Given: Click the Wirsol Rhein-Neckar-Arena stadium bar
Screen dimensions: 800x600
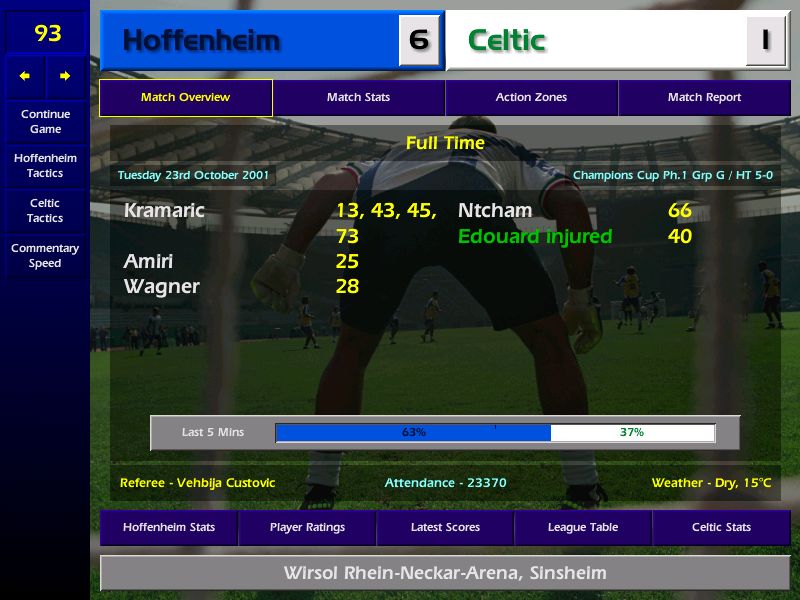Looking at the screenshot, I should point(445,574).
